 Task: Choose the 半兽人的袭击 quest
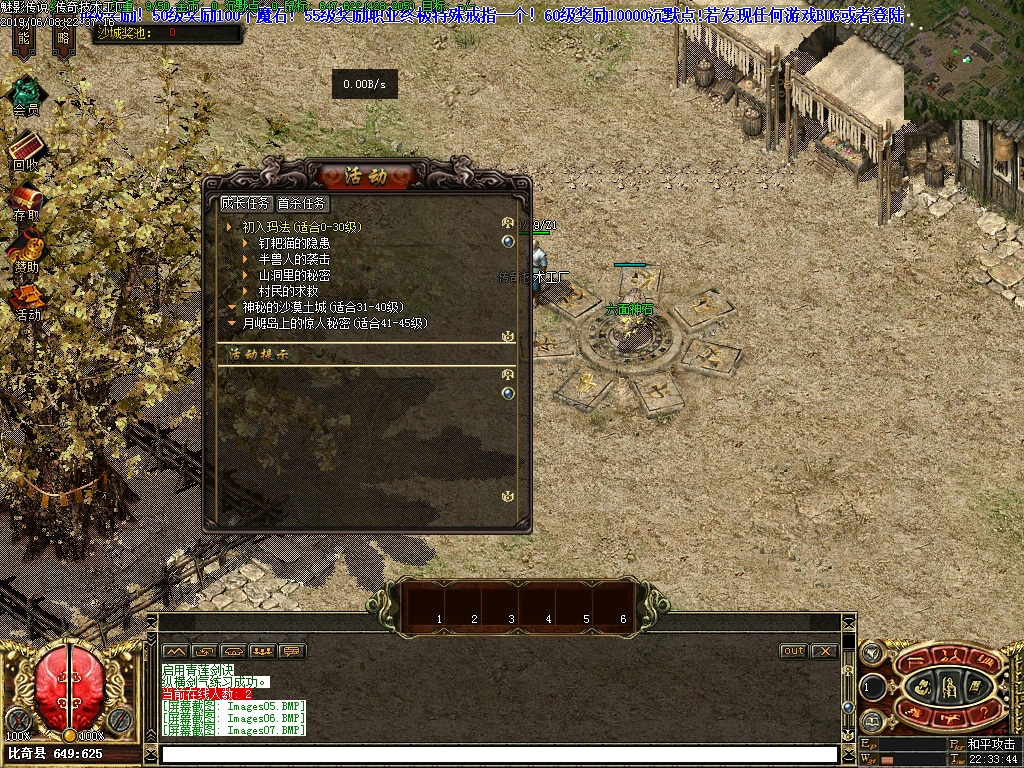(294, 259)
